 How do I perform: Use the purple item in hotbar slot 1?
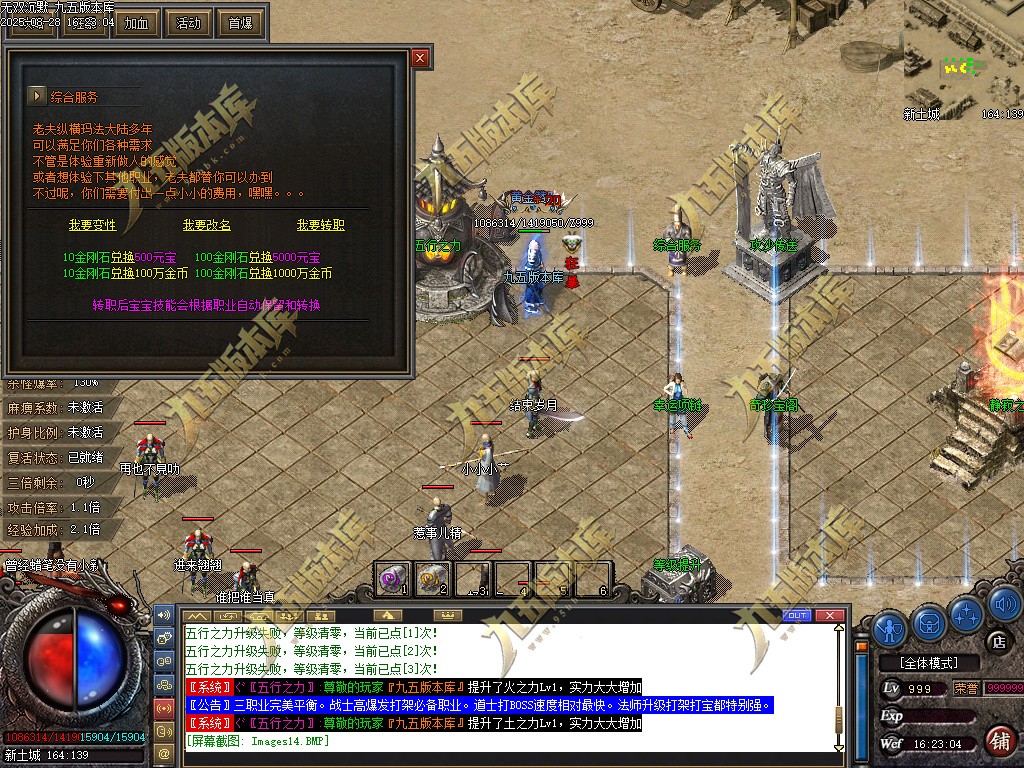point(392,578)
